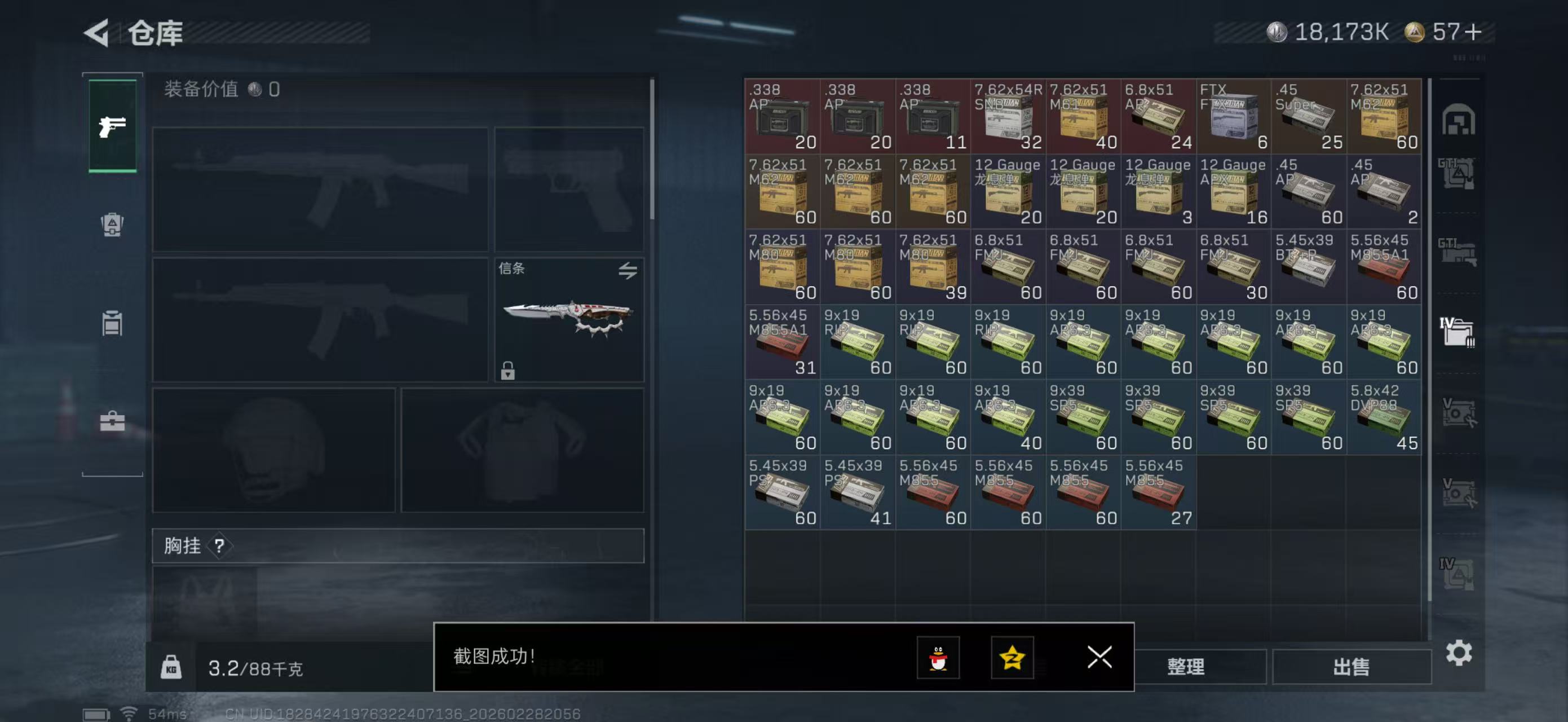
Task: Go back from the 仓库 warehouse screen
Action: 98,33
